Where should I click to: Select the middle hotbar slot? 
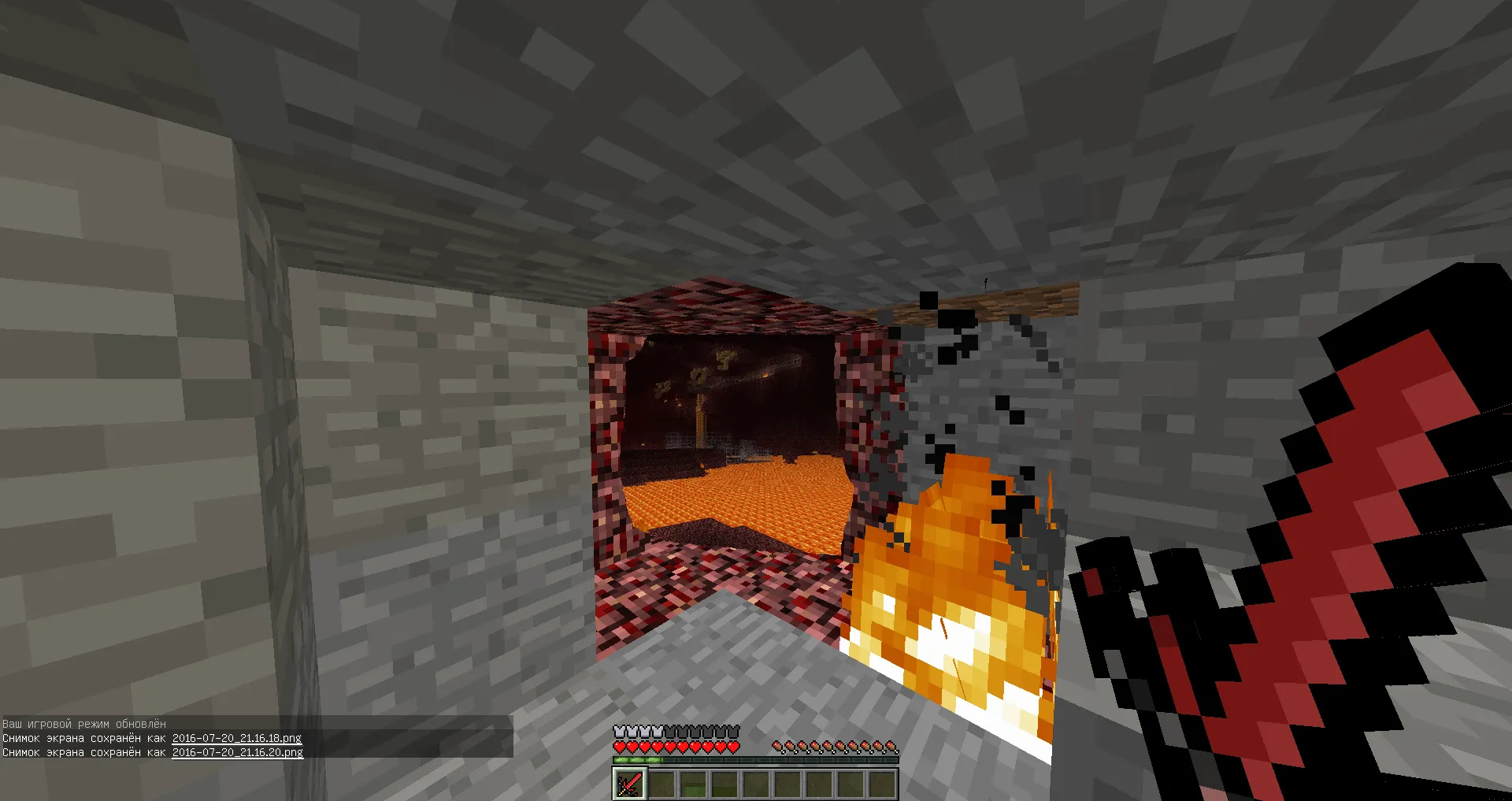[x=754, y=784]
